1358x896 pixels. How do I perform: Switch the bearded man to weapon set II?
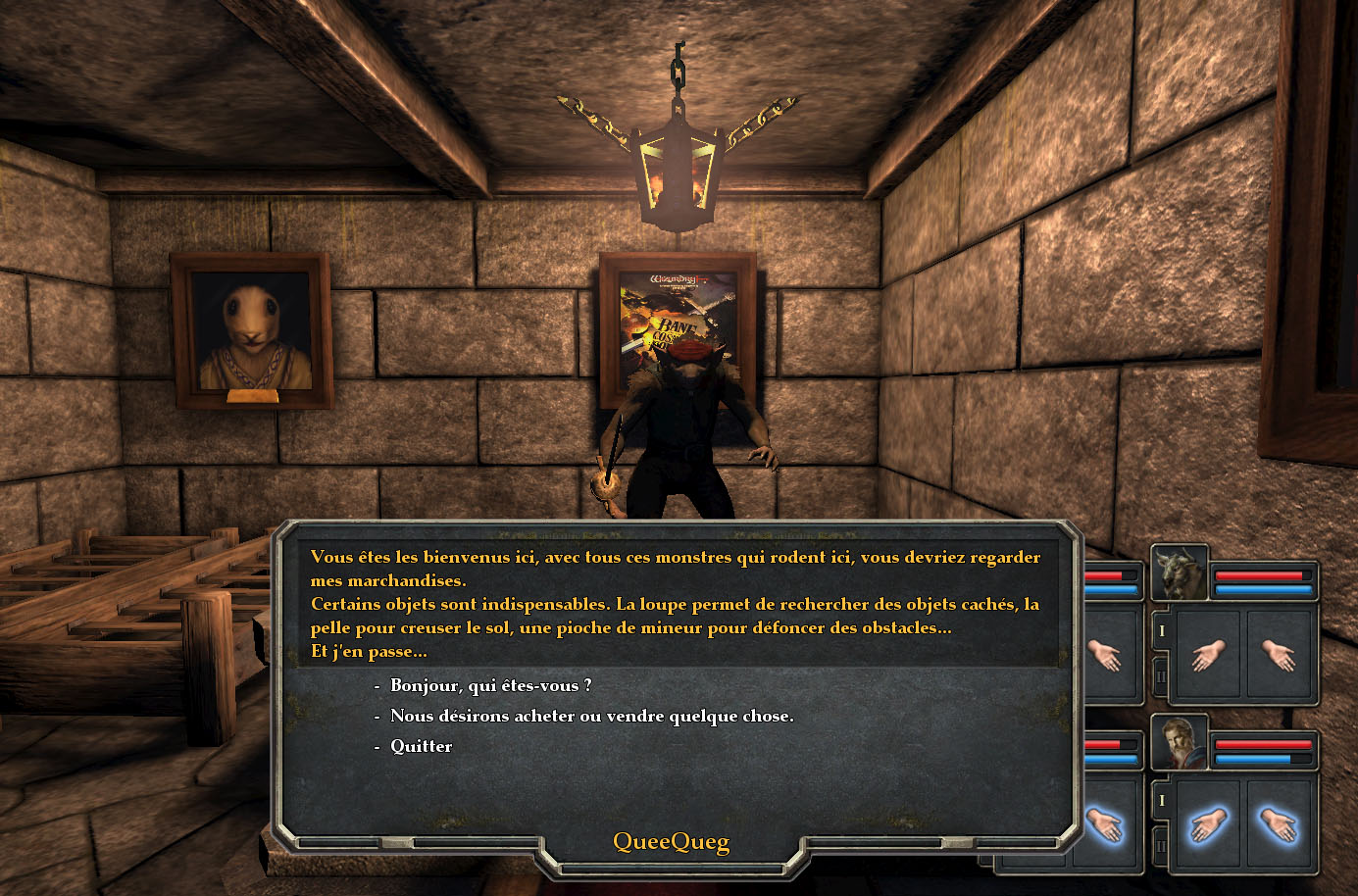(1162, 845)
